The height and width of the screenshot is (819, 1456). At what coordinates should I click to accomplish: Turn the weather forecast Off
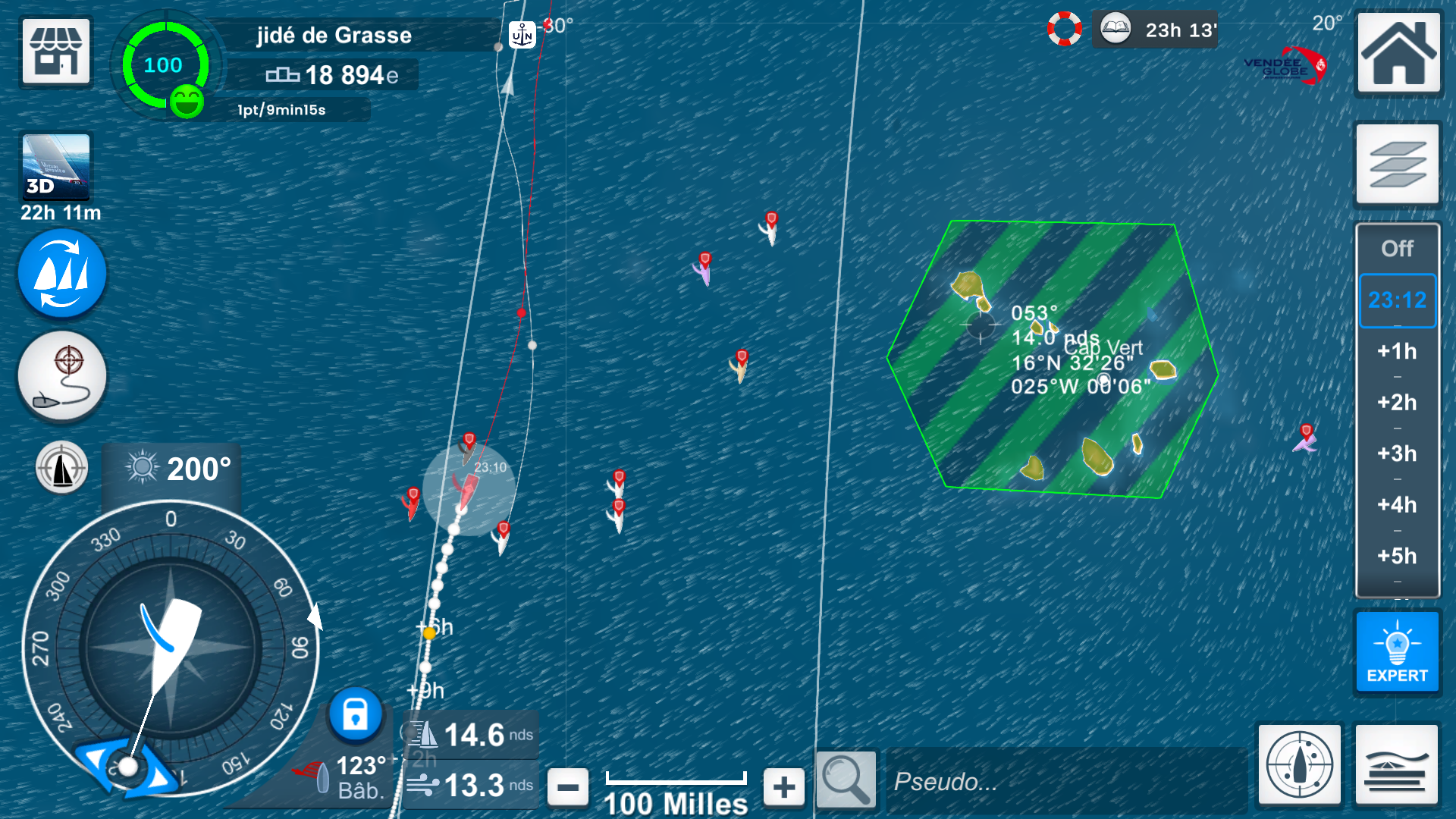click(1397, 249)
